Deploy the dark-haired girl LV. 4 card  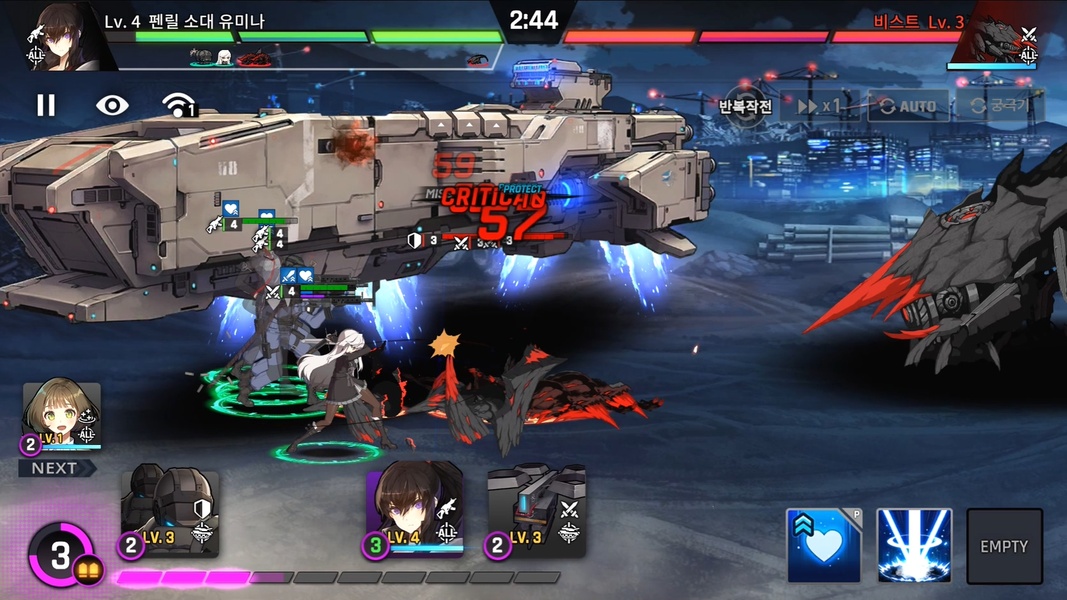pyautogui.click(x=414, y=510)
